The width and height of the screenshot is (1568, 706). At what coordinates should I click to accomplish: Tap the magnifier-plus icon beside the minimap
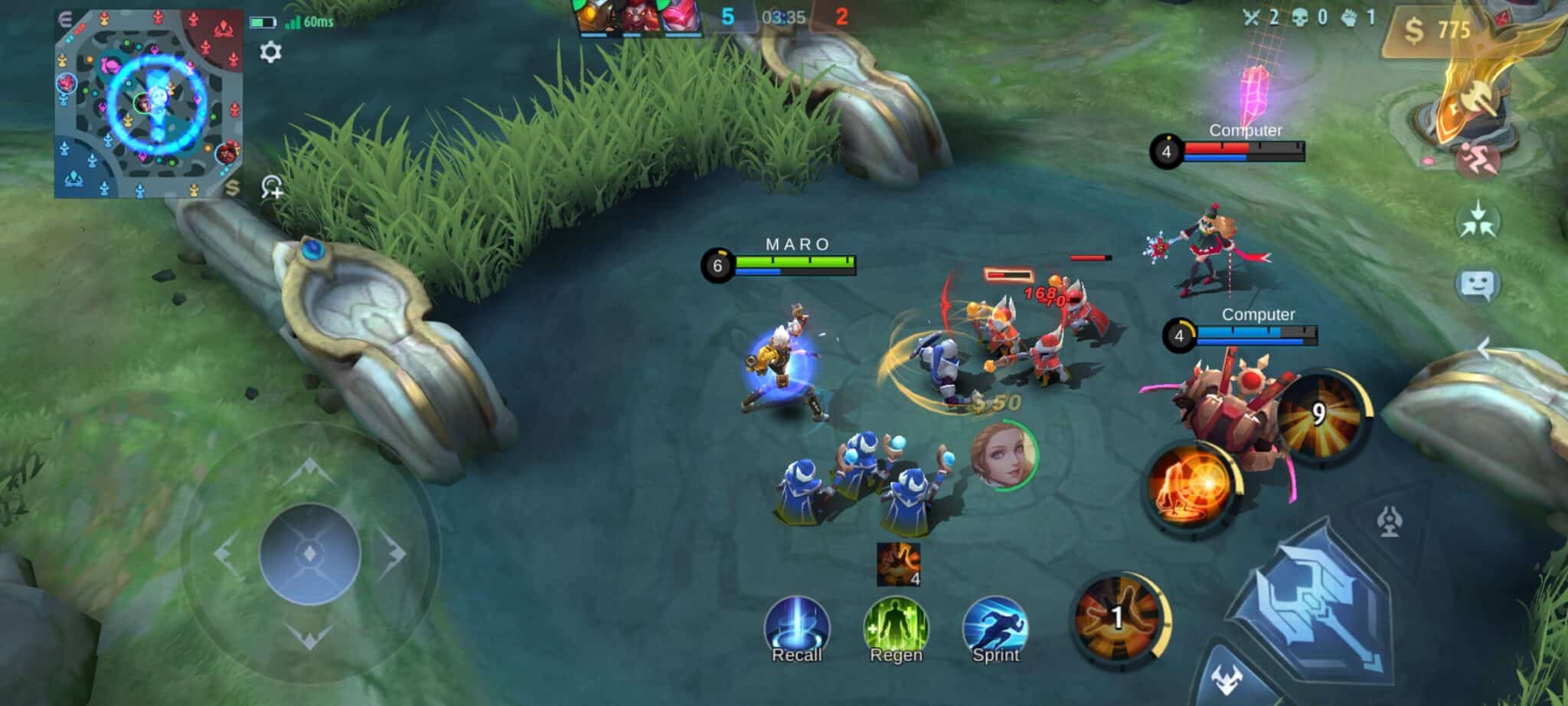pos(272,187)
